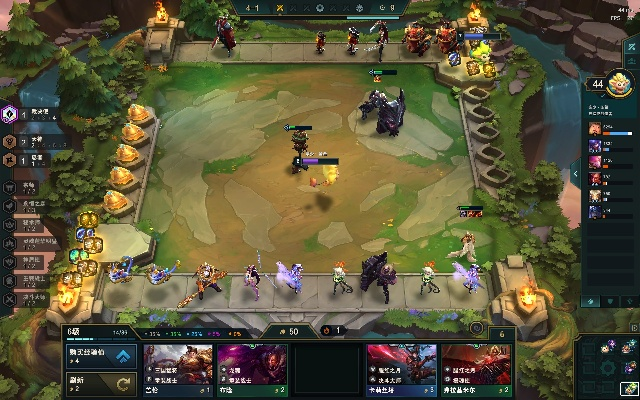
Task: Open the stage tracker at the top
Action: click(320, 9)
